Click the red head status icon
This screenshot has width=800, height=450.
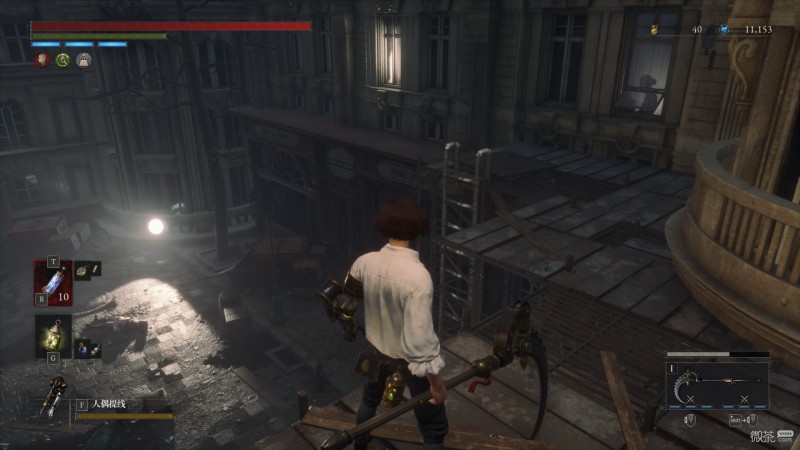tap(42, 61)
